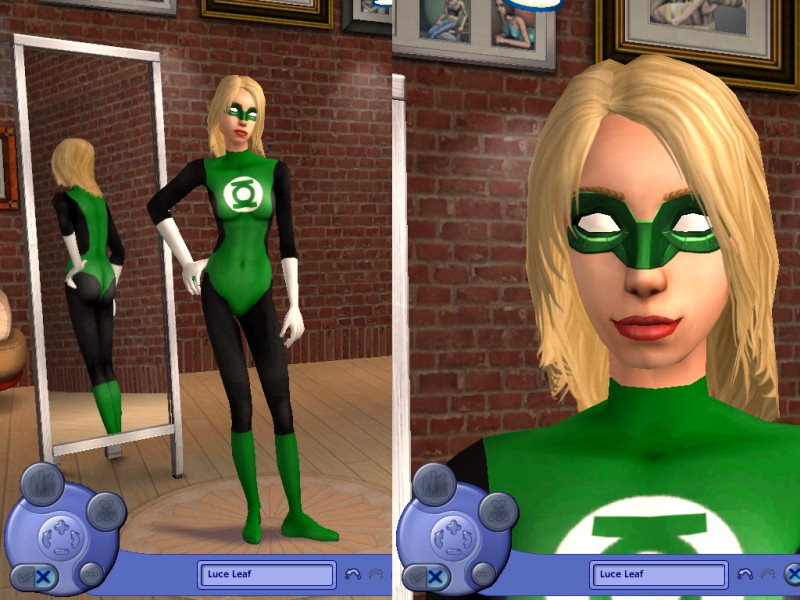Undo the last change in the full-body view

click(352, 575)
